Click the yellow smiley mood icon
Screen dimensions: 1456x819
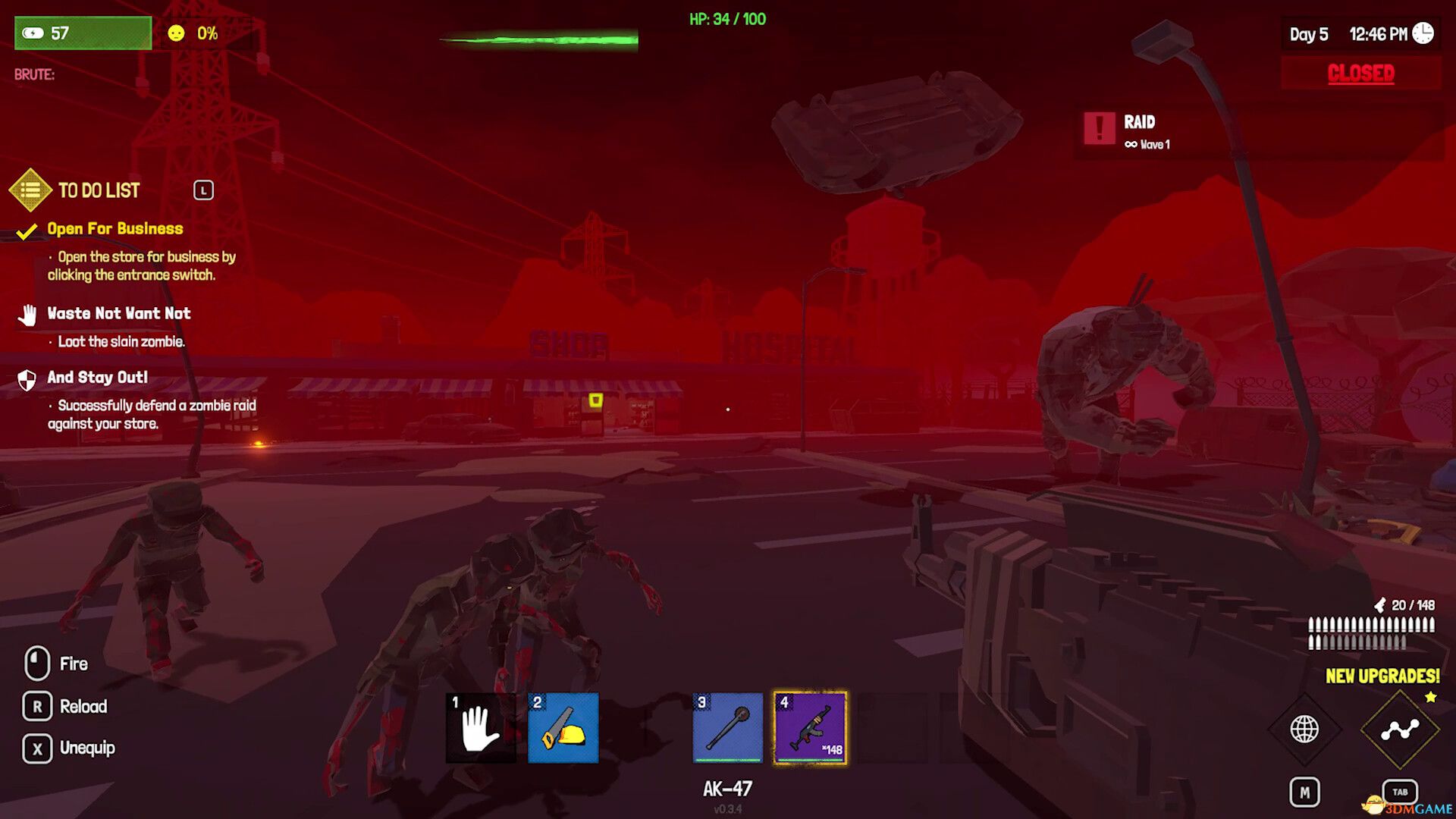pyautogui.click(x=175, y=33)
